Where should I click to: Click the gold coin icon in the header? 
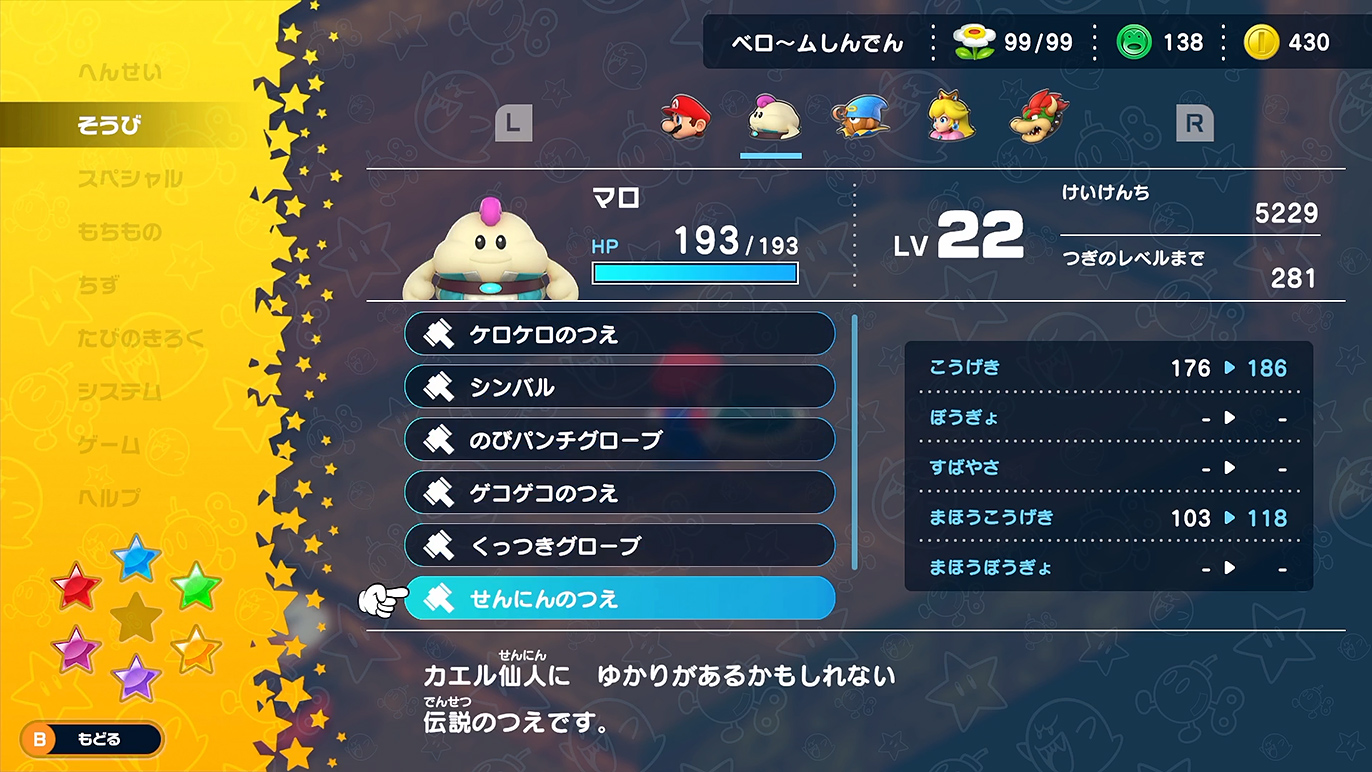[1260, 42]
